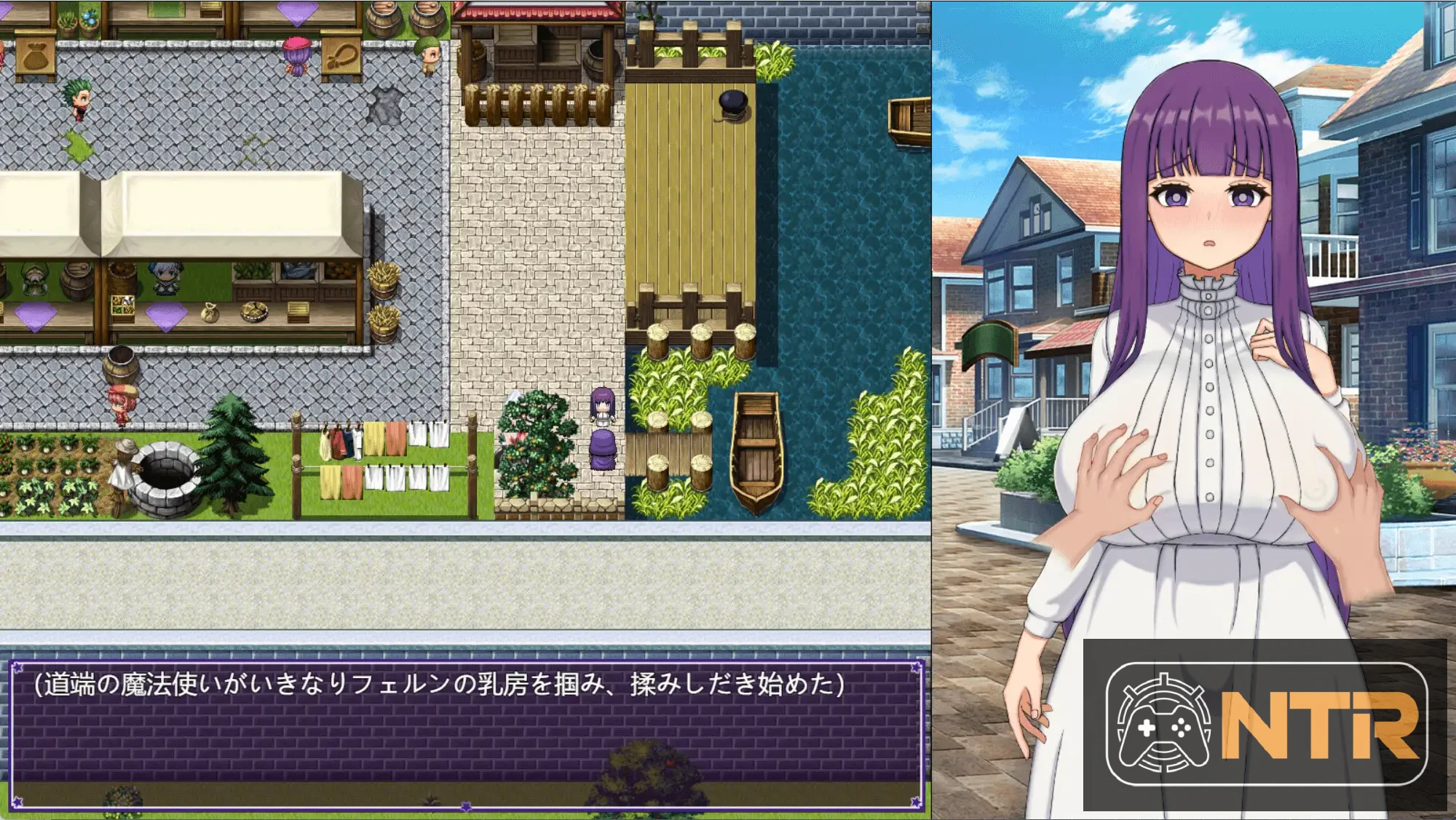Click the bread basket on the market counter

(x=255, y=311)
